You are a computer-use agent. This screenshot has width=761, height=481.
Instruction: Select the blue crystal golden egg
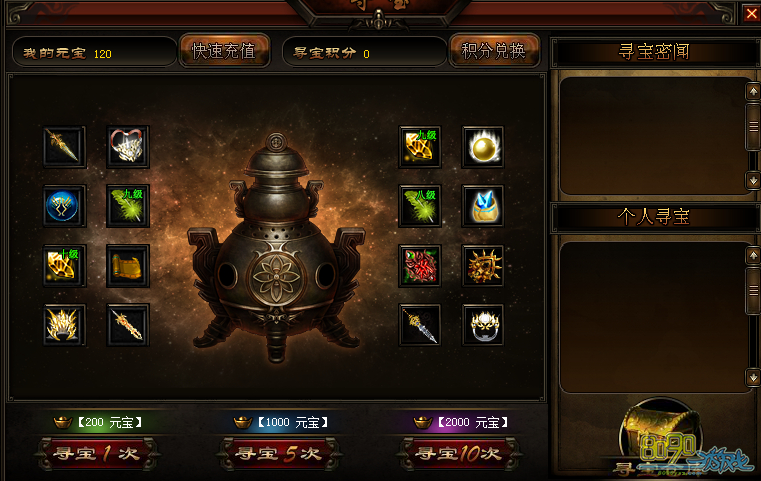483,206
